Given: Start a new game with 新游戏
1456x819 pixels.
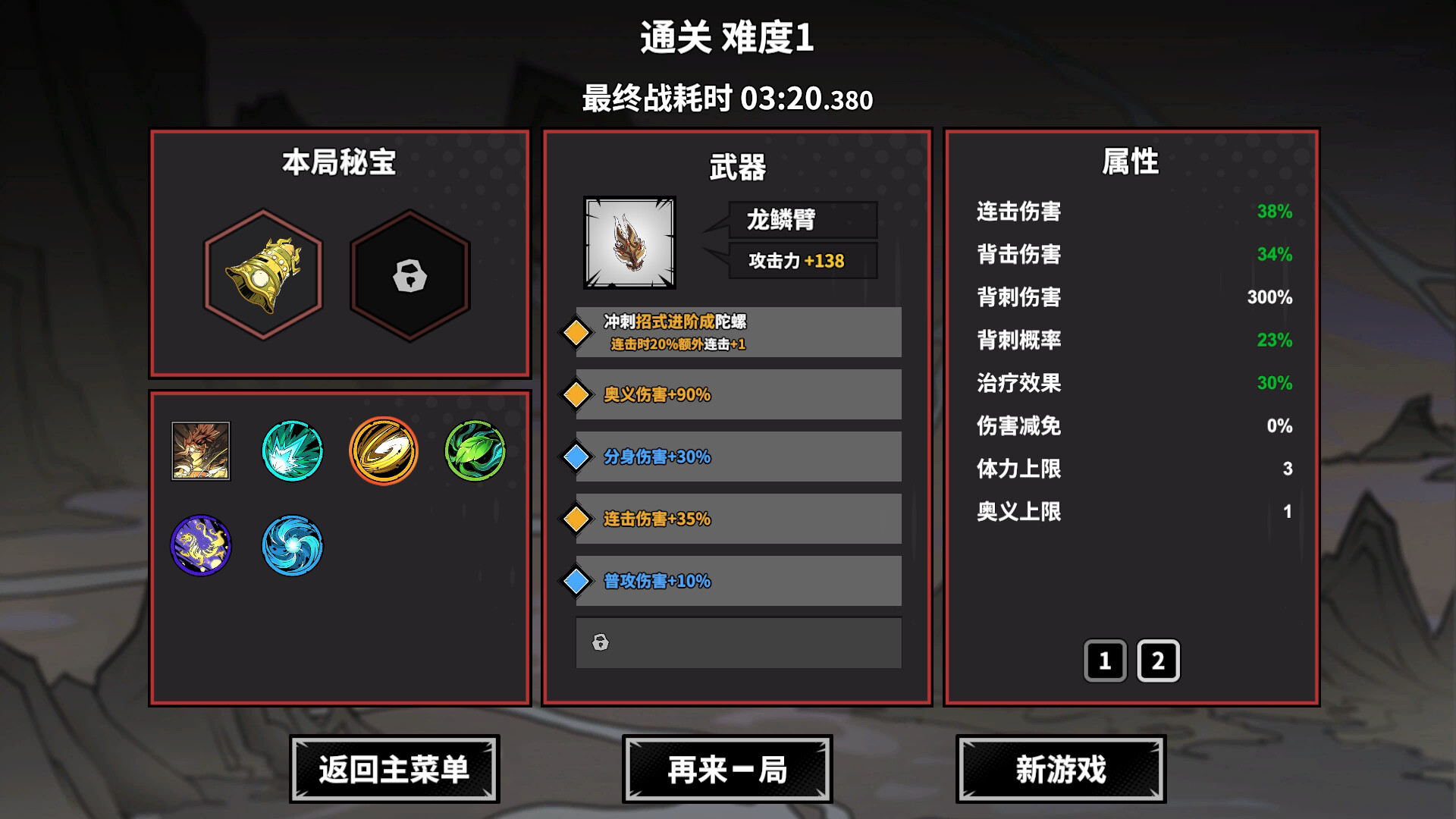Looking at the screenshot, I should (x=1061, y=768).
